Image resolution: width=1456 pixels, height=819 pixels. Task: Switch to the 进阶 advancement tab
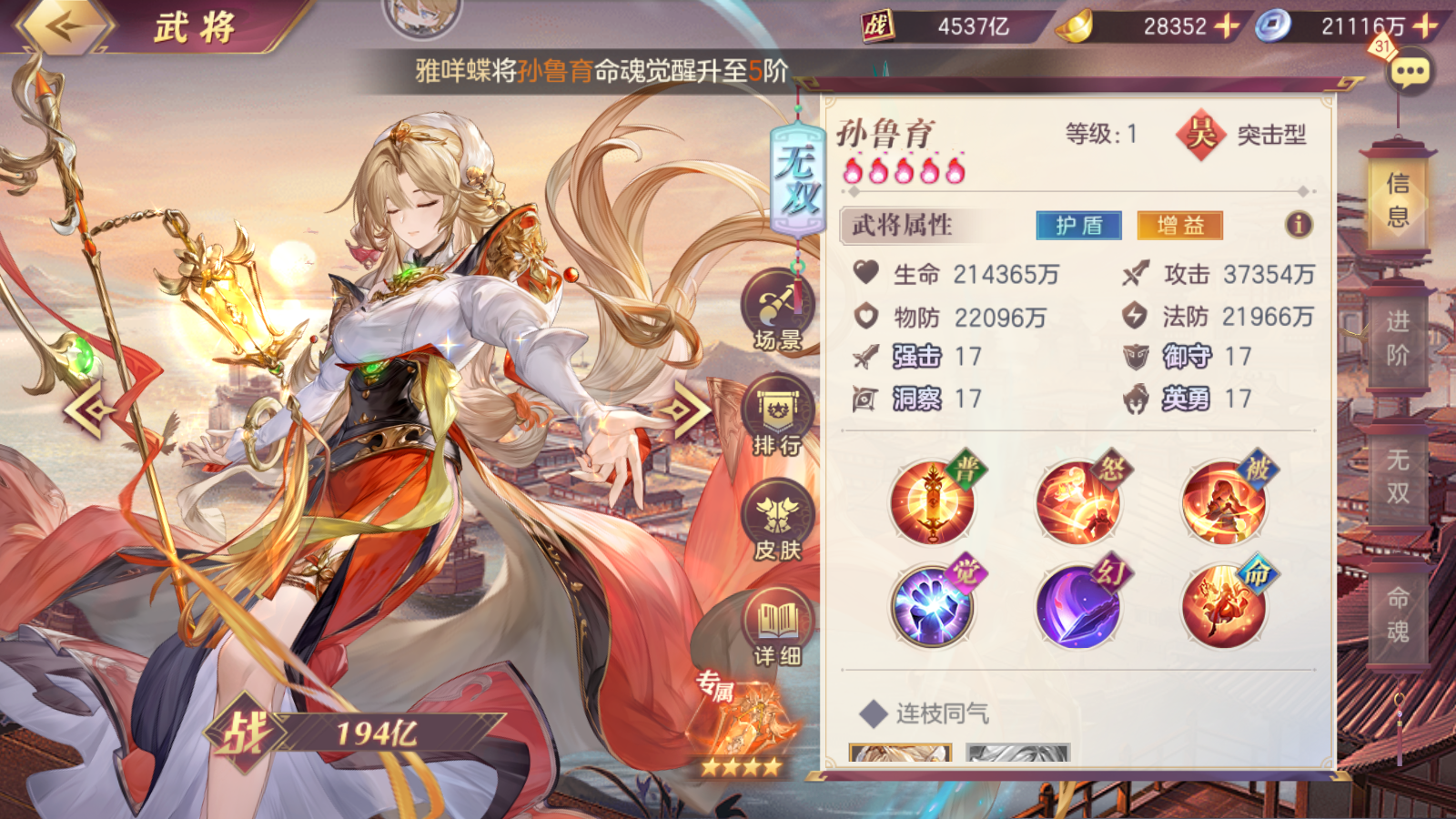point(1399,346)
